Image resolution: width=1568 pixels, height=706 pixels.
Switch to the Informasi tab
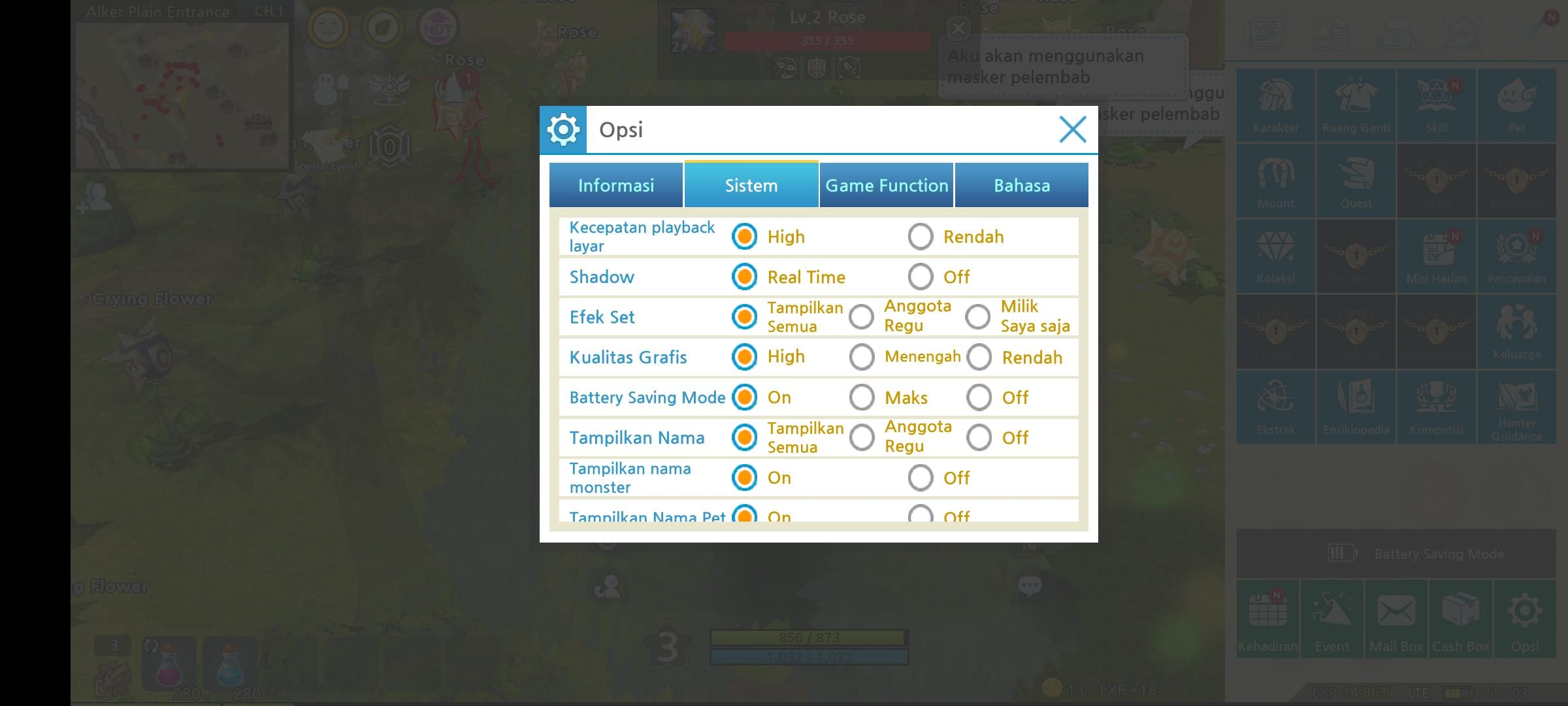[615, 185]
